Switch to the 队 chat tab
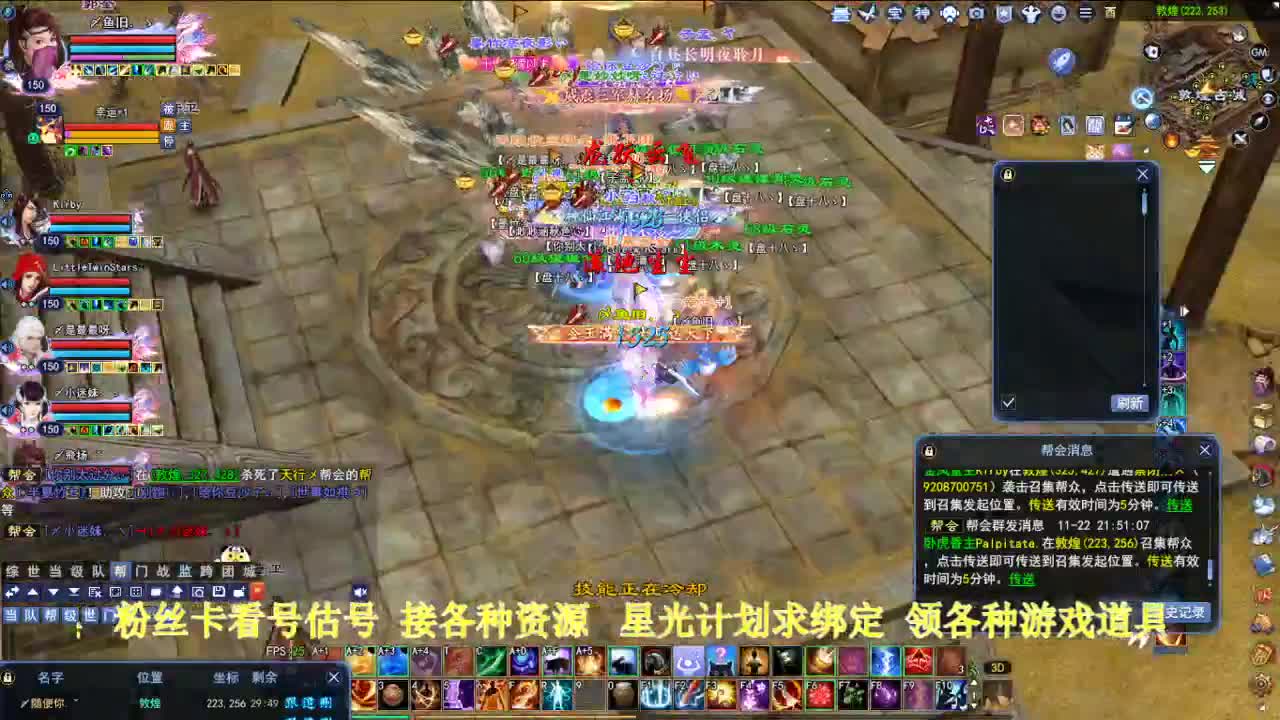The width and height of the screenshot is (1280, 720). (x=94, y=571)
